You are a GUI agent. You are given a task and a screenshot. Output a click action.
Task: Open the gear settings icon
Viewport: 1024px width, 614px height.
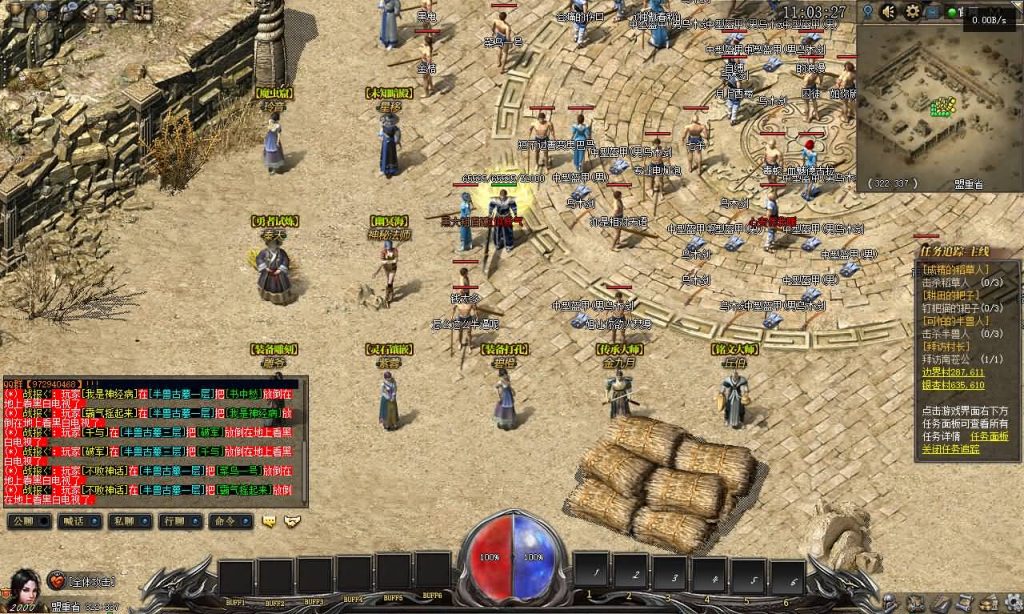pyautogui.click(x=912, y=12)
